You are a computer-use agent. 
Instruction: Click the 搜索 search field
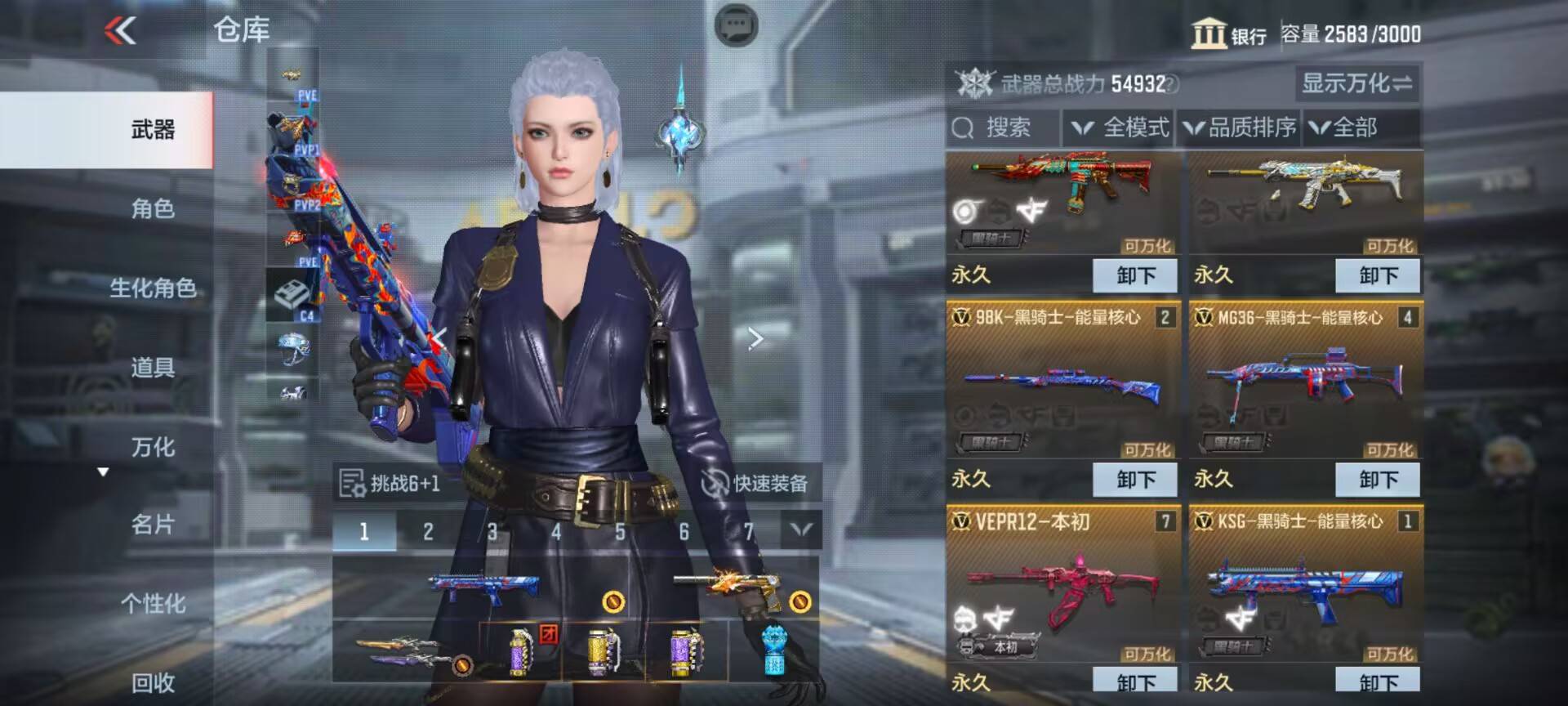[x=1003, y=128]
